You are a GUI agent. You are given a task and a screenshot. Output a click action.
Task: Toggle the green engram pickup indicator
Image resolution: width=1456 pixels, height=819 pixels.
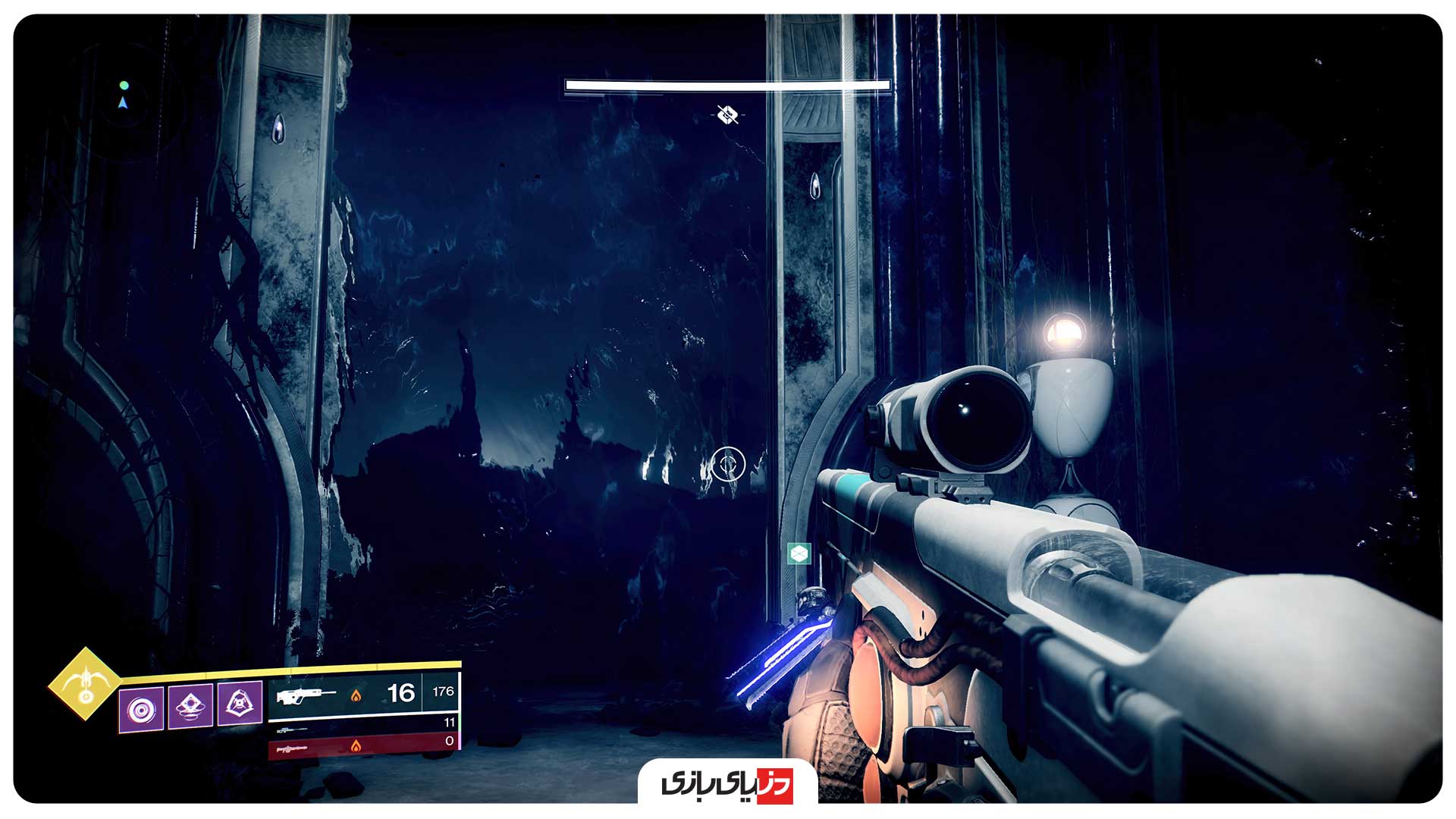point(799,553)
